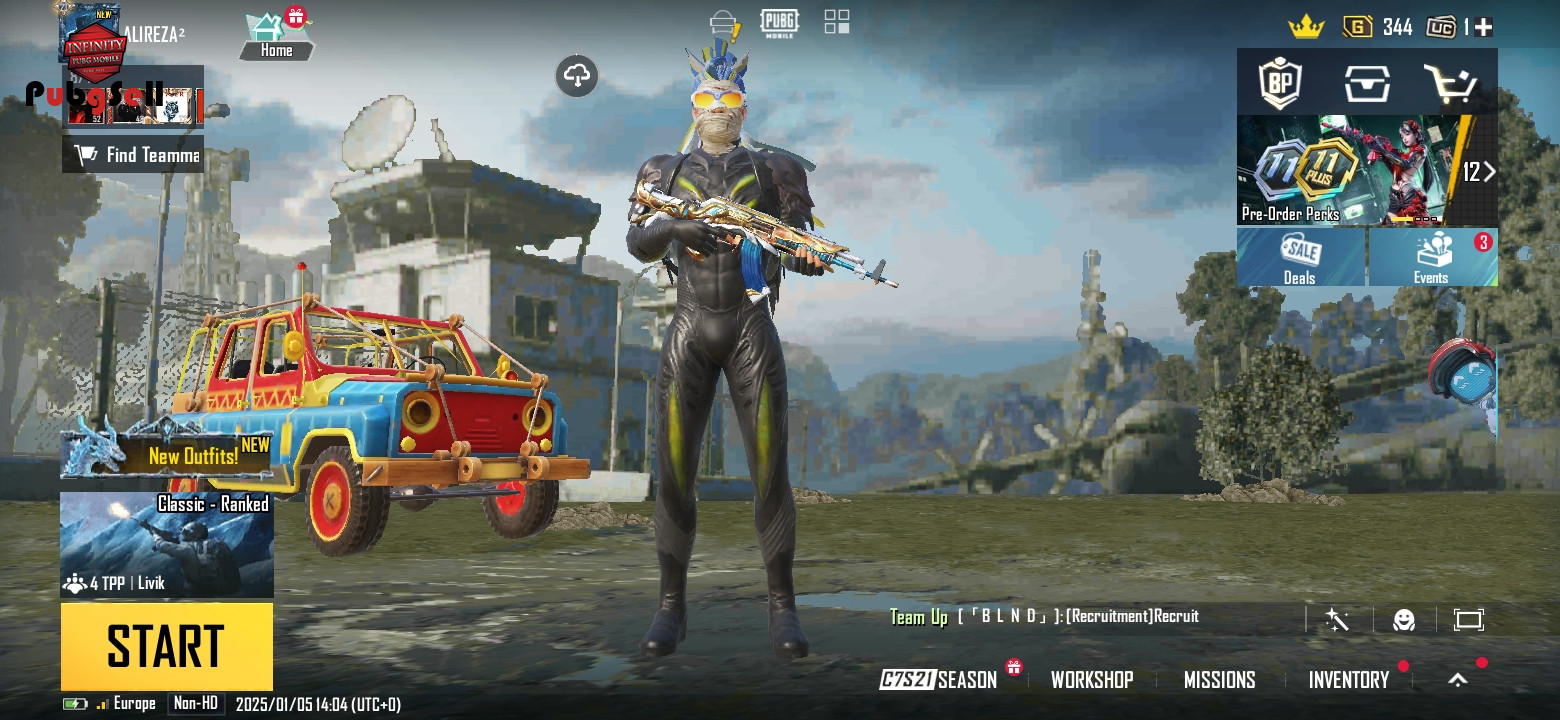This screenshot has height=720, width=1560.
Task: Click the cloud download icon
Action: [577, 76]
